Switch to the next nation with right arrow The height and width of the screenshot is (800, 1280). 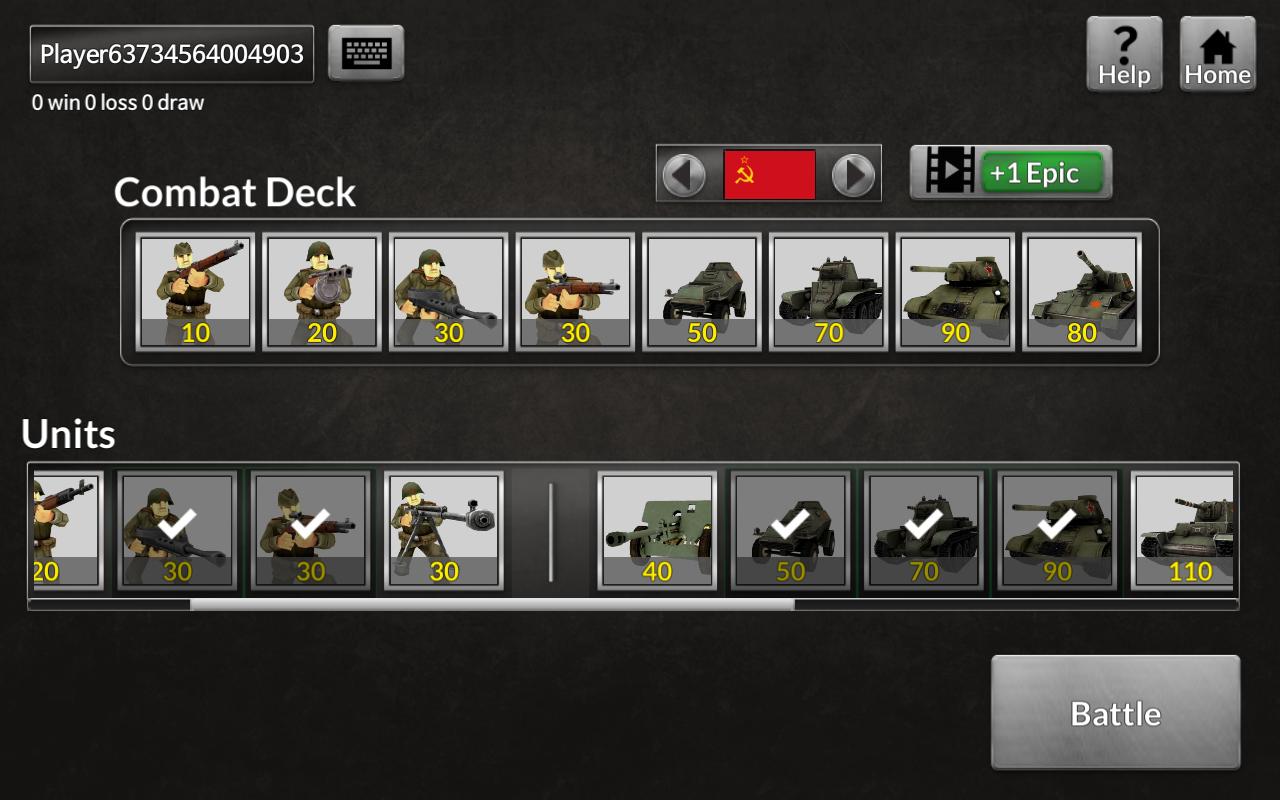(853, 174)
